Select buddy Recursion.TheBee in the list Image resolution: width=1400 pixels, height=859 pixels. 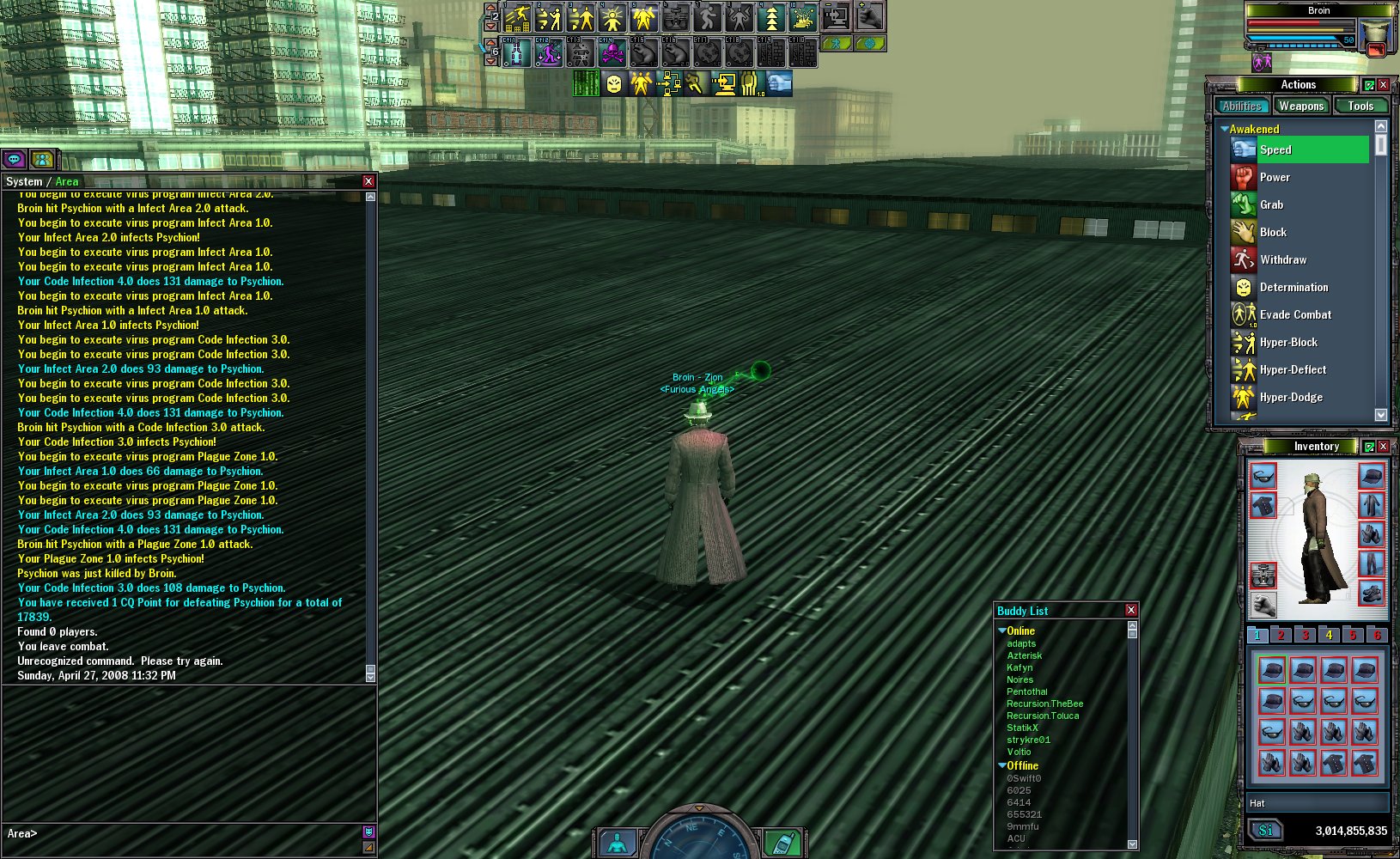click(x=1044, y=704)
